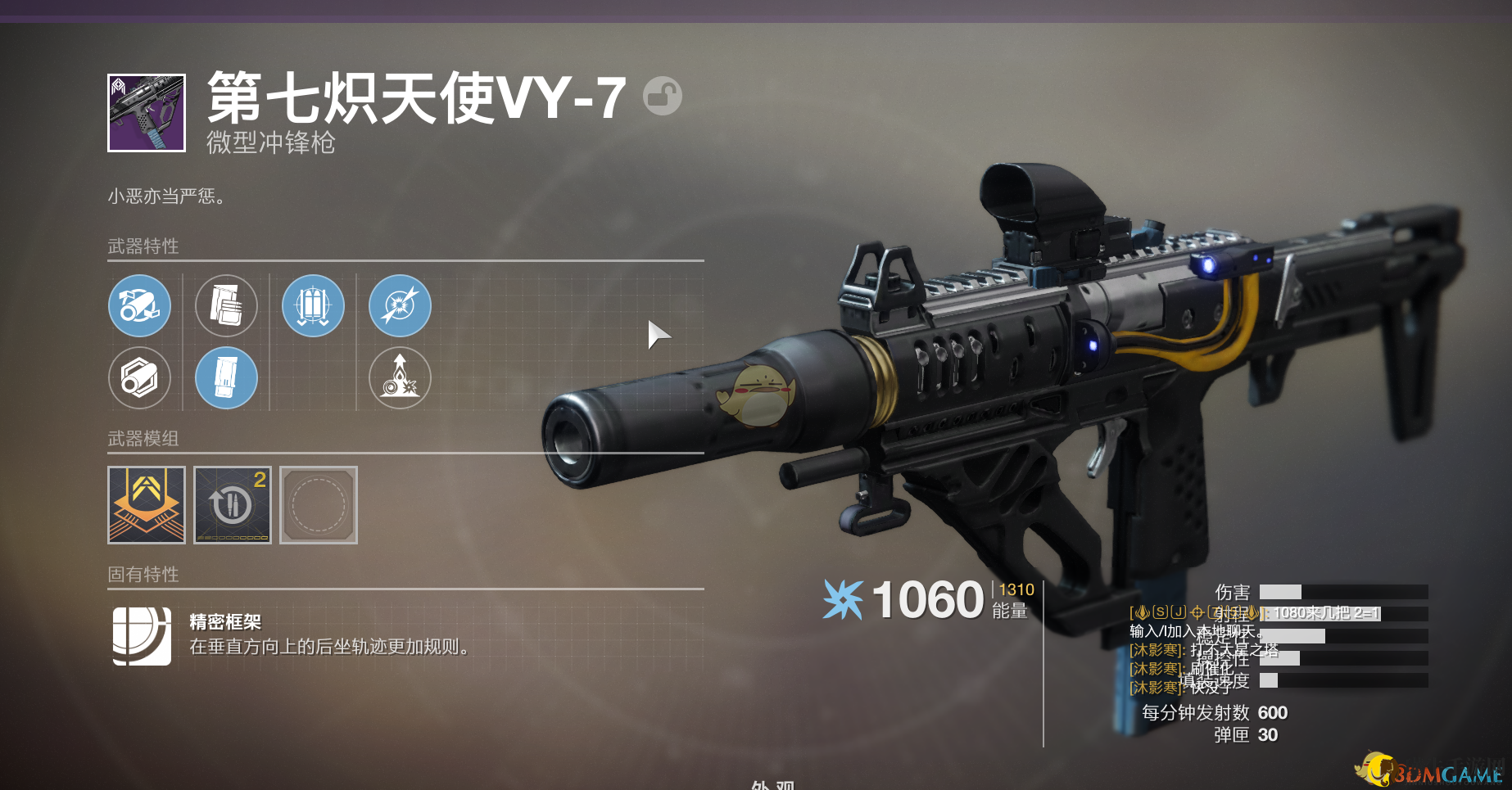Screen dimensions: 1512x790
Task: Click the submachine gun thumbnail icon
Action: (147, 113)
